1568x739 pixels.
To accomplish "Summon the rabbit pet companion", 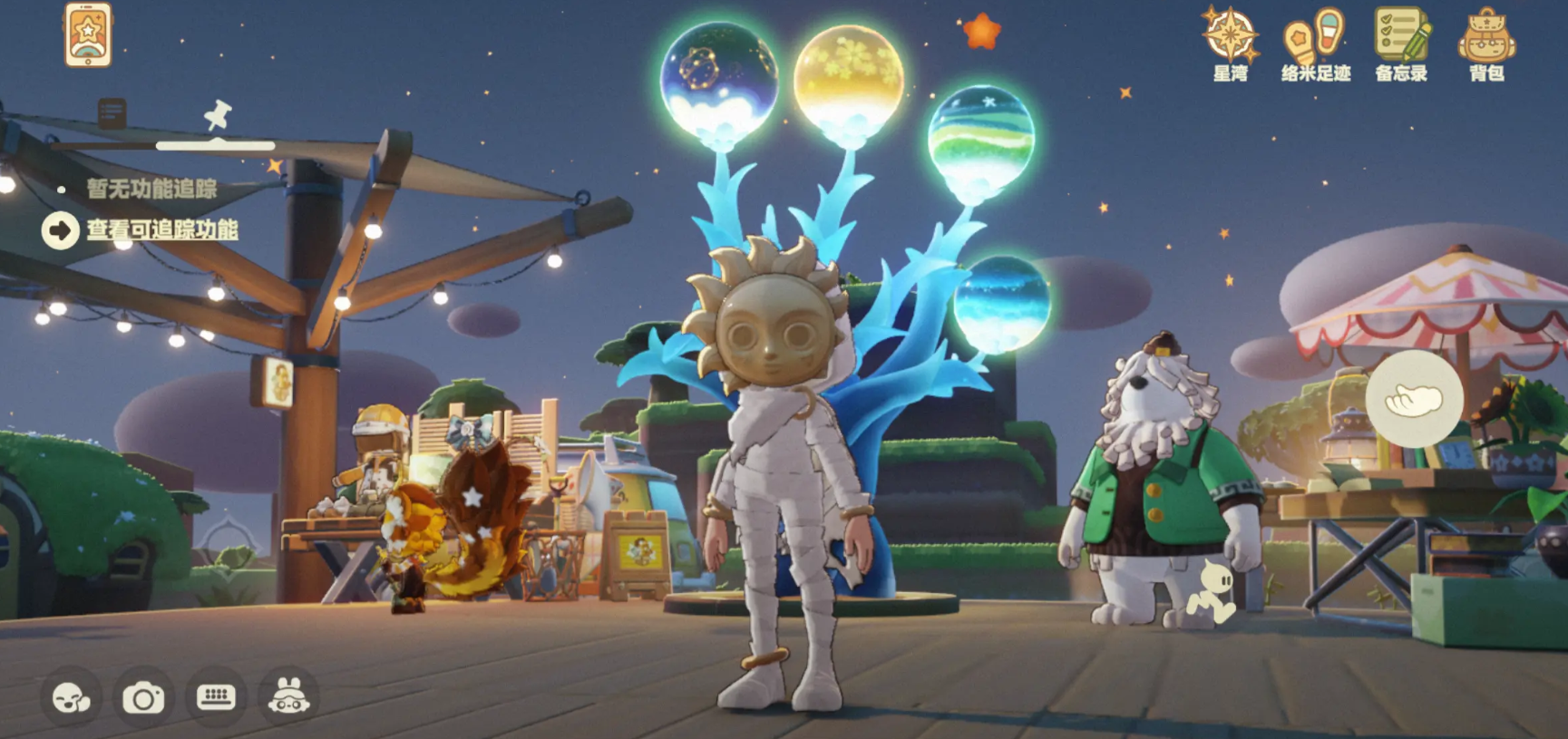I will (288, 695).
